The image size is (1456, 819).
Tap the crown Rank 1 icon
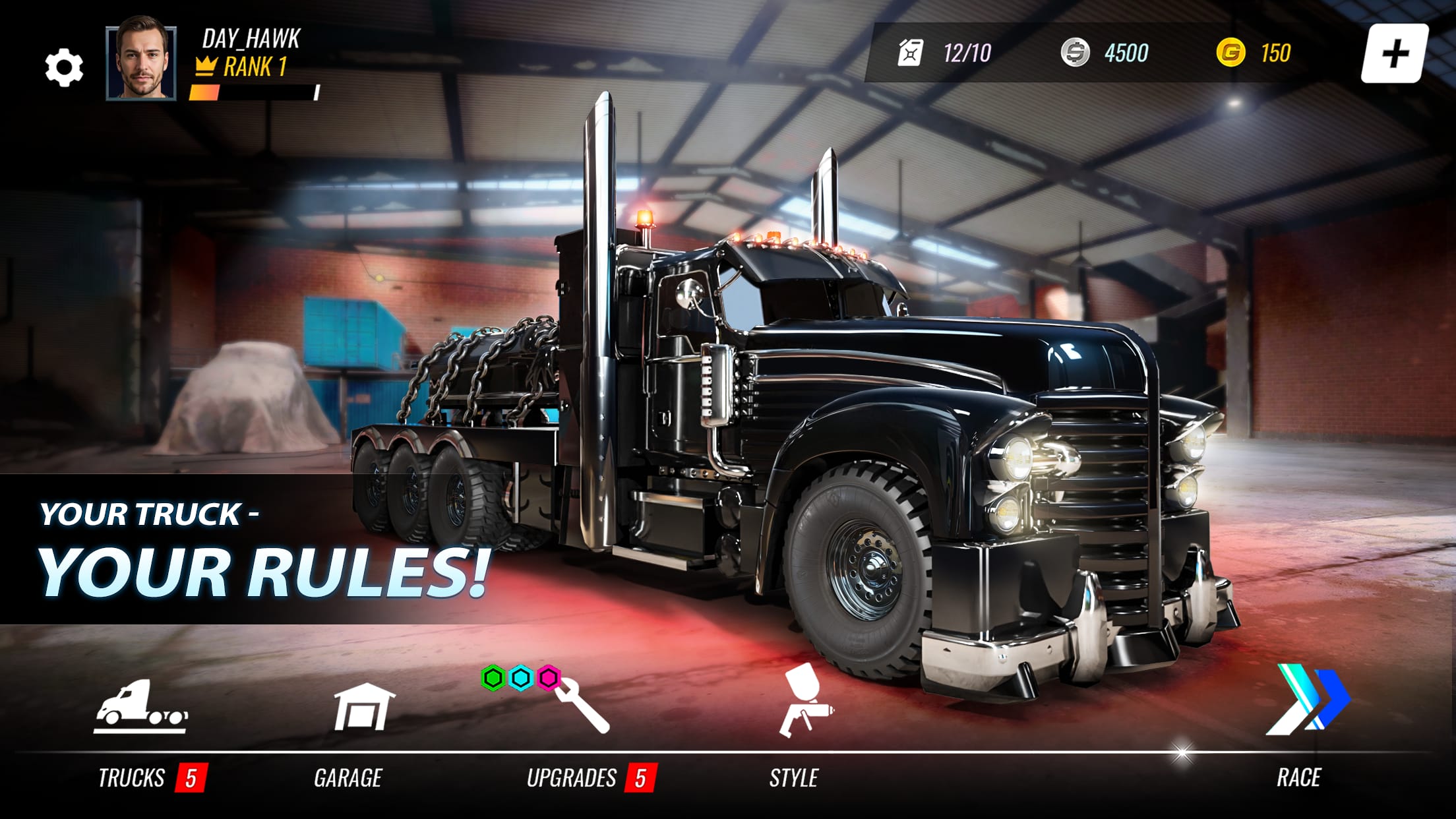[207, 66]
